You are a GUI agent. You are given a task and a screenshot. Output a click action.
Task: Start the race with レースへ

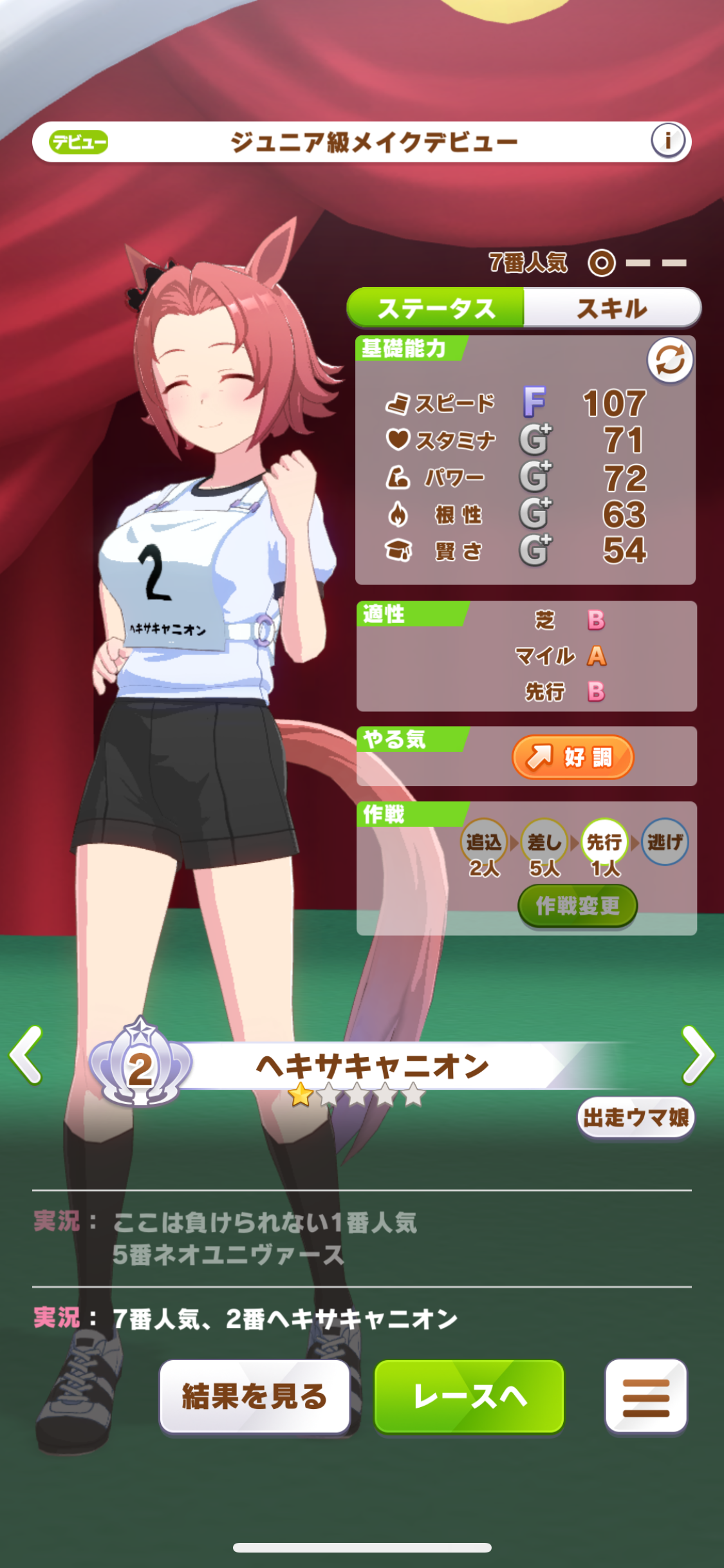point(469,1396)
